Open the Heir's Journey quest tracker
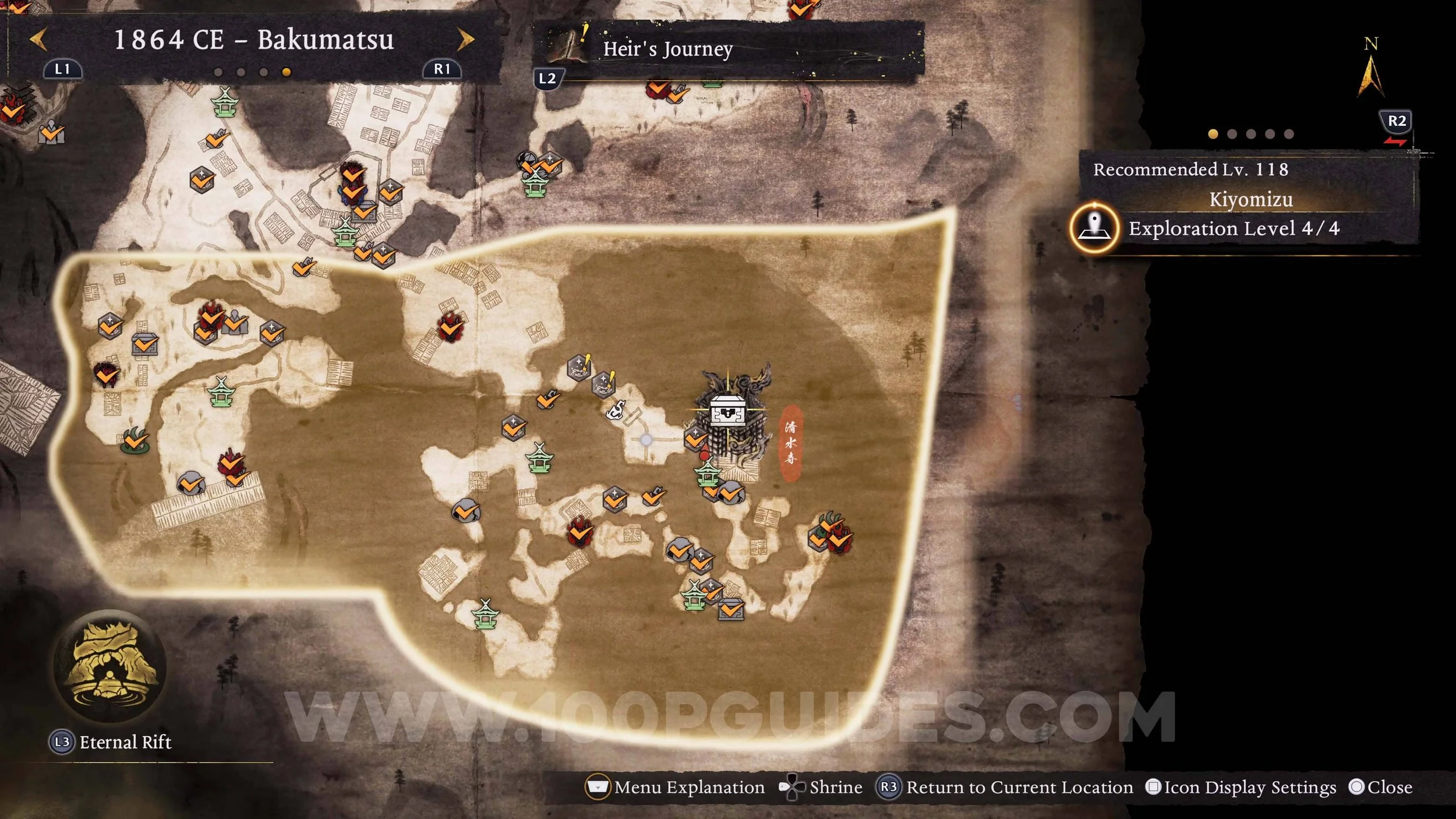Image resolution: width=1456 pixels, height=819 pixels. tap(667, 49)
